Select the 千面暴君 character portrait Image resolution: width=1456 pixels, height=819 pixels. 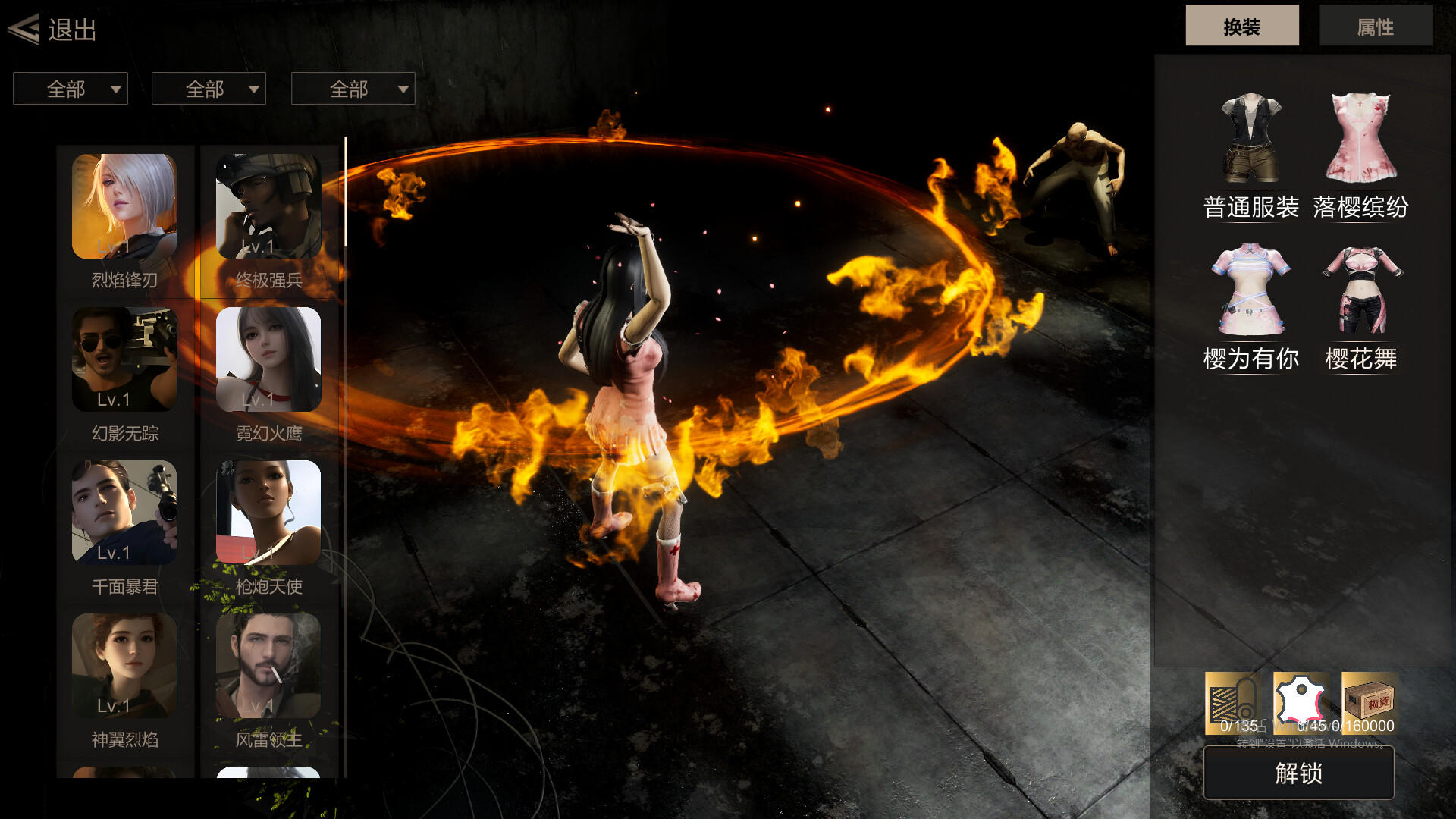(x=124, y=513)
